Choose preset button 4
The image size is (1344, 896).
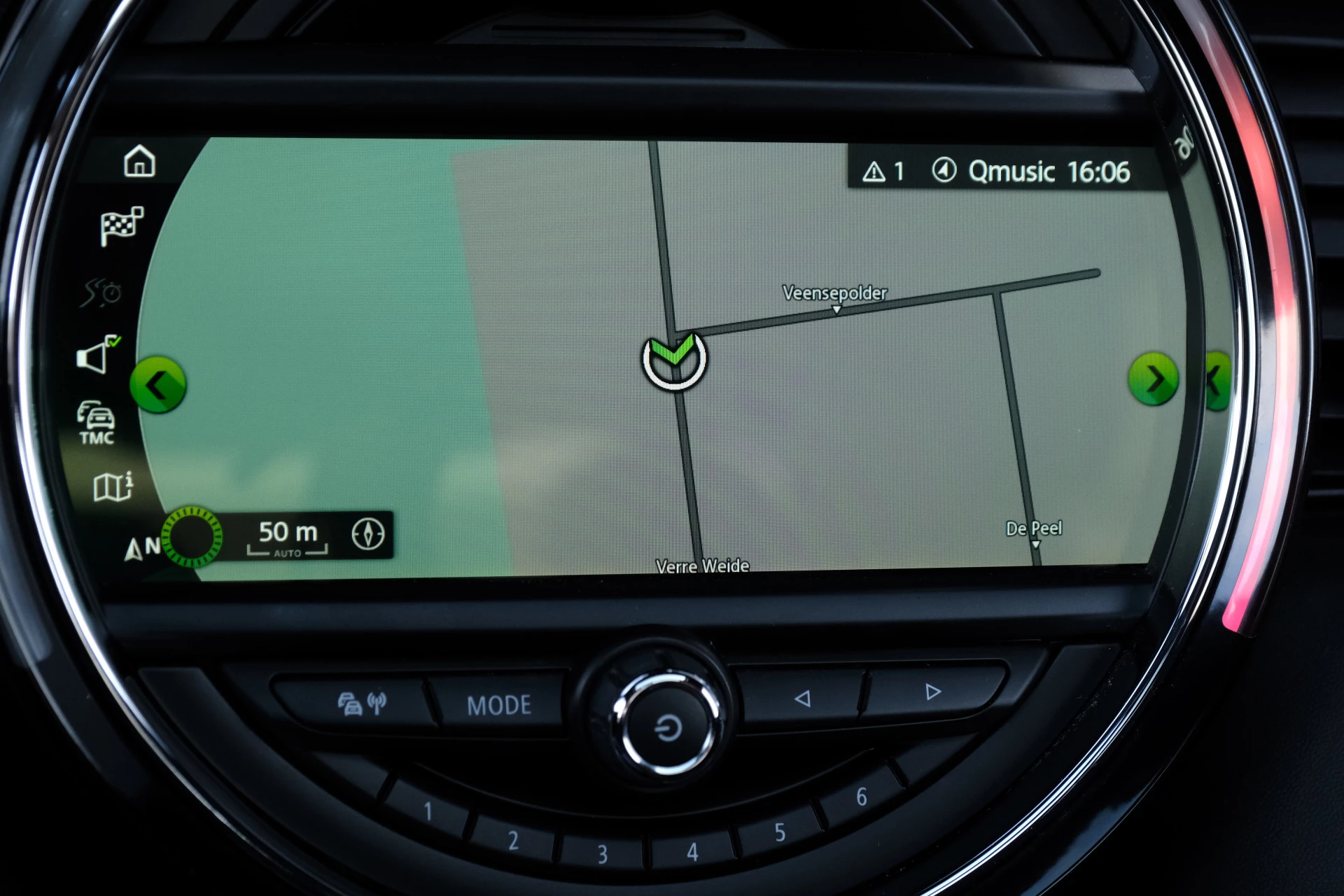(x=692, y=852)
